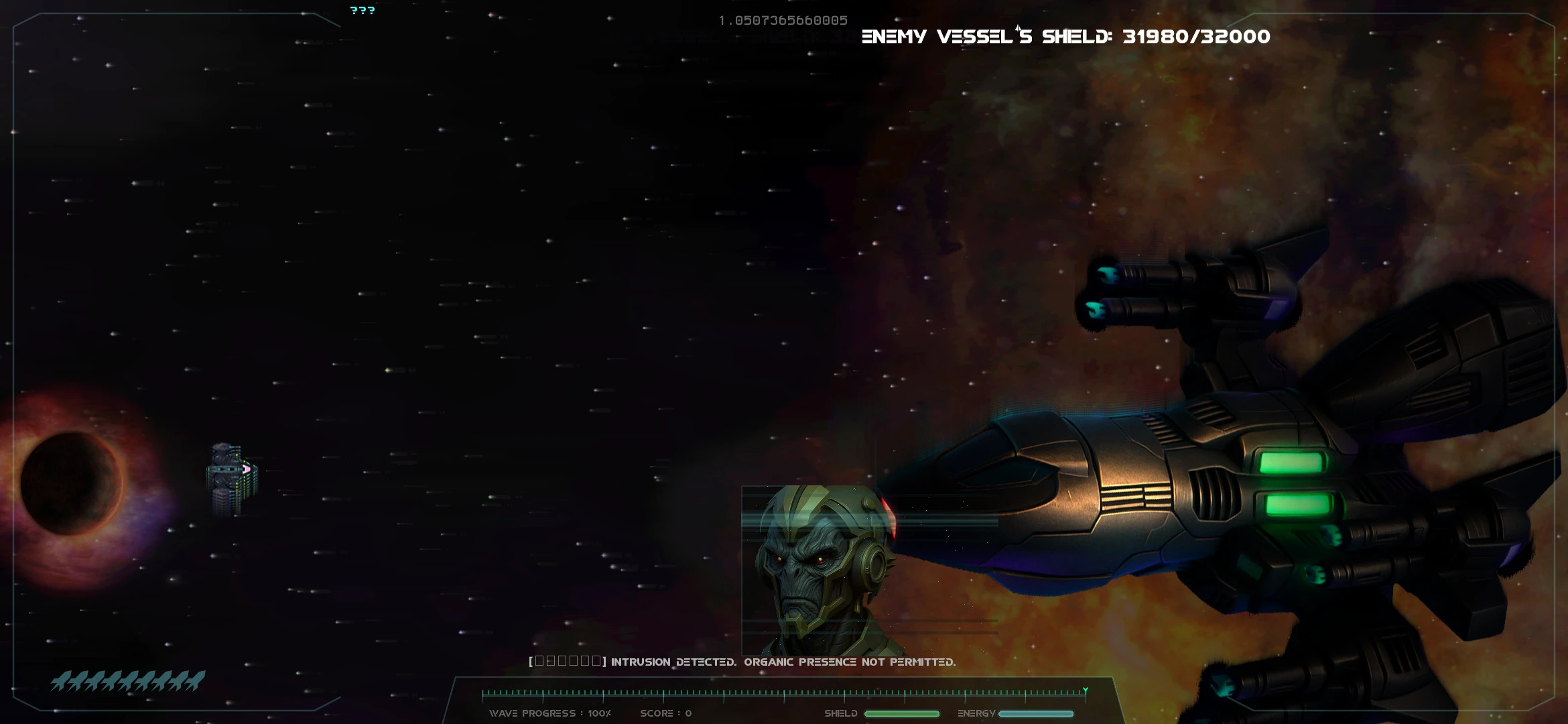The height and width of the screenshot is (724, 1568).
Task: Select the first ship life icon
Action: [x=60, y=679]
